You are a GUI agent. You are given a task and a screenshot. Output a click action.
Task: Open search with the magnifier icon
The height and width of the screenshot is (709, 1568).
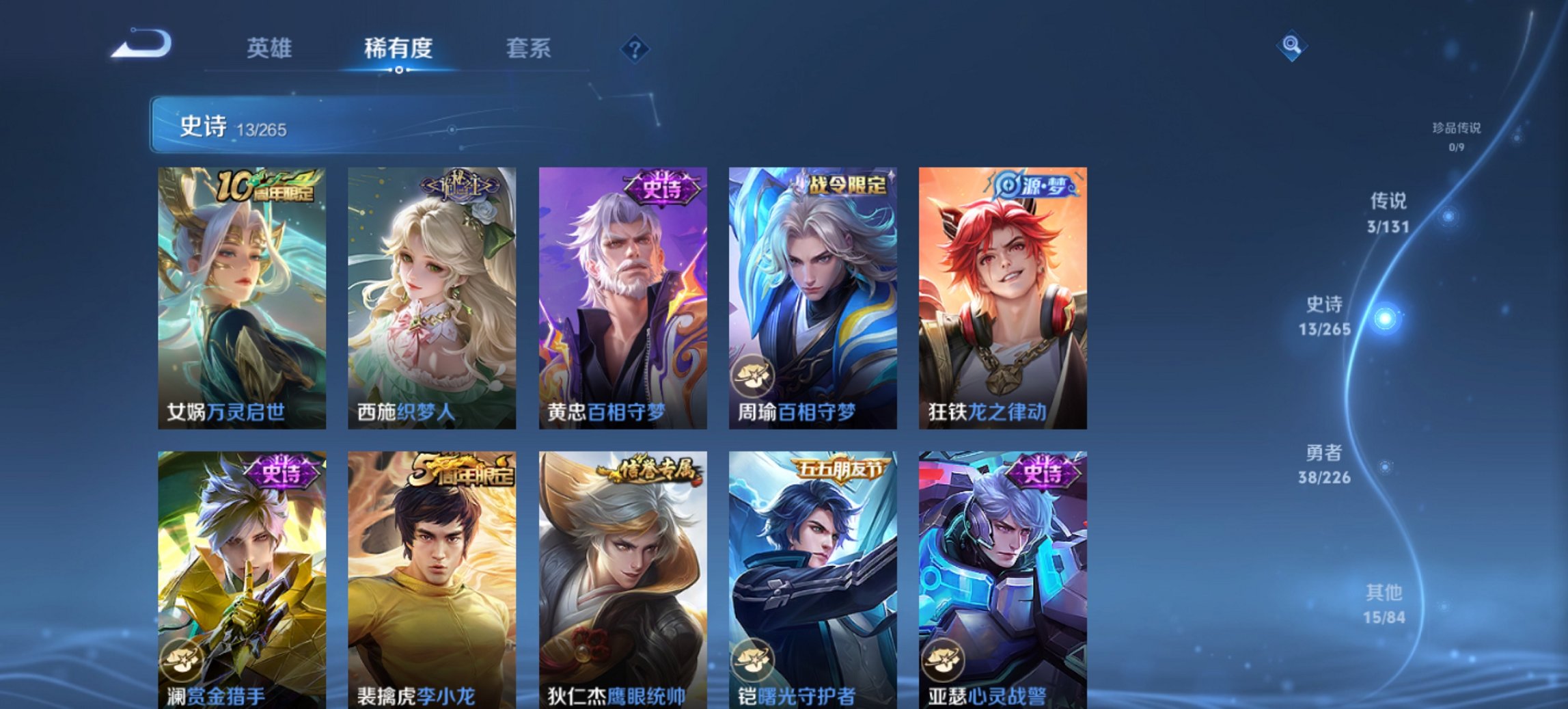coord(1290,46)
